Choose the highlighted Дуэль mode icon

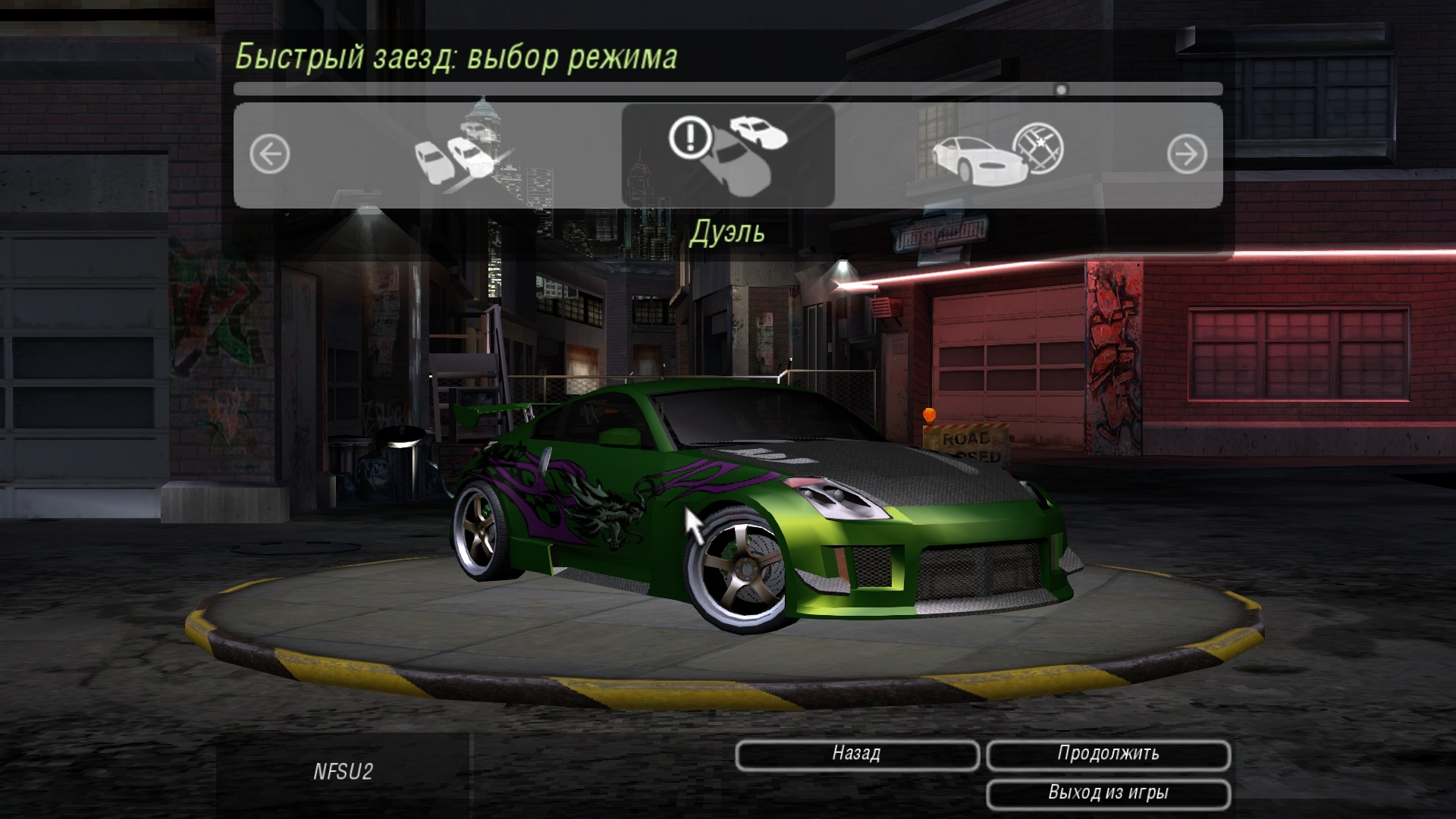coord(728,155)
